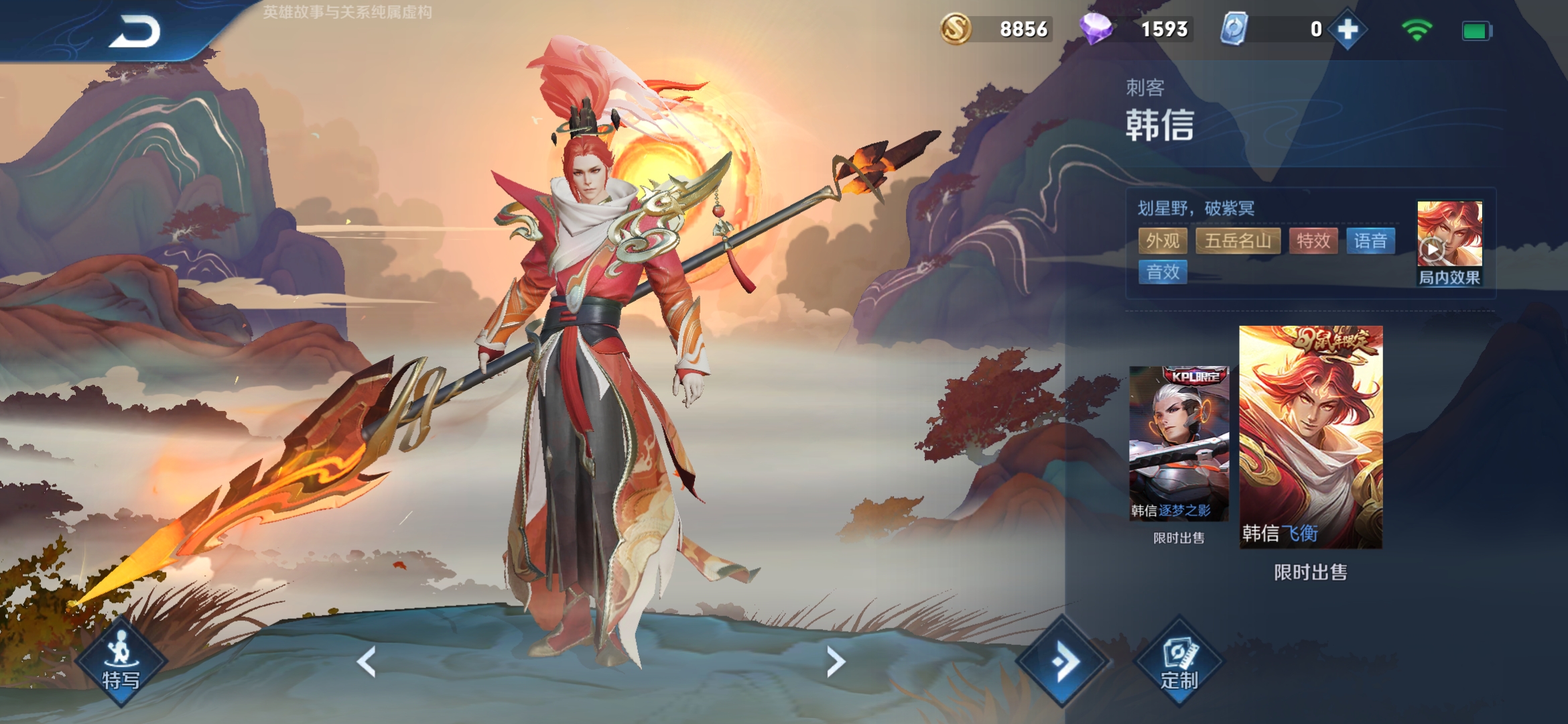Add more tickets with the plus button
Viewport: 1568px width, 724px height.
[x=1347, y=29]
